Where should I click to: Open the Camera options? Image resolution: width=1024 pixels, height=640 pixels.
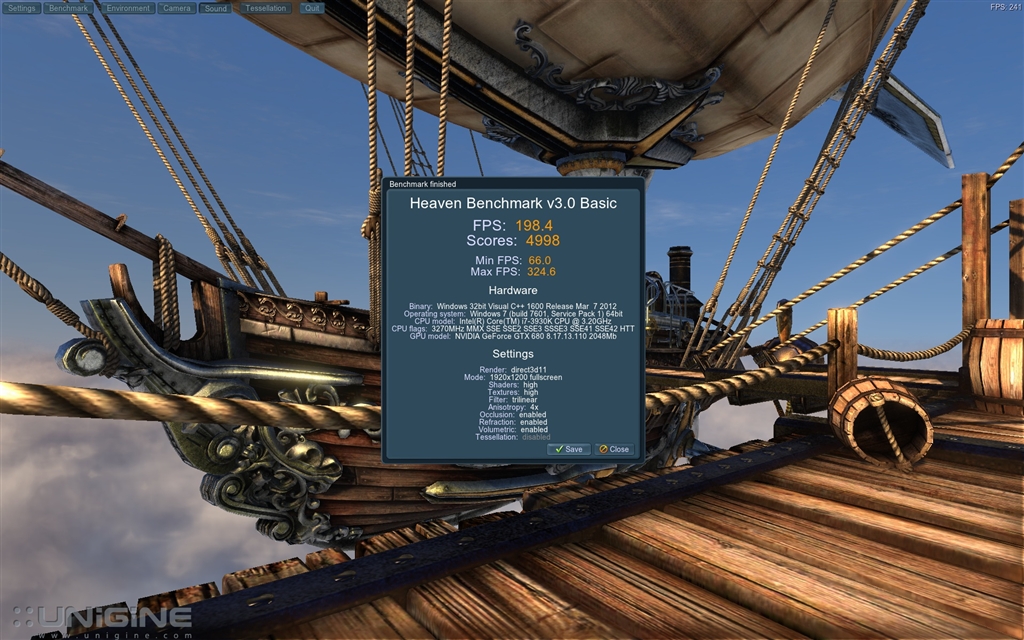tap(177, 8)
